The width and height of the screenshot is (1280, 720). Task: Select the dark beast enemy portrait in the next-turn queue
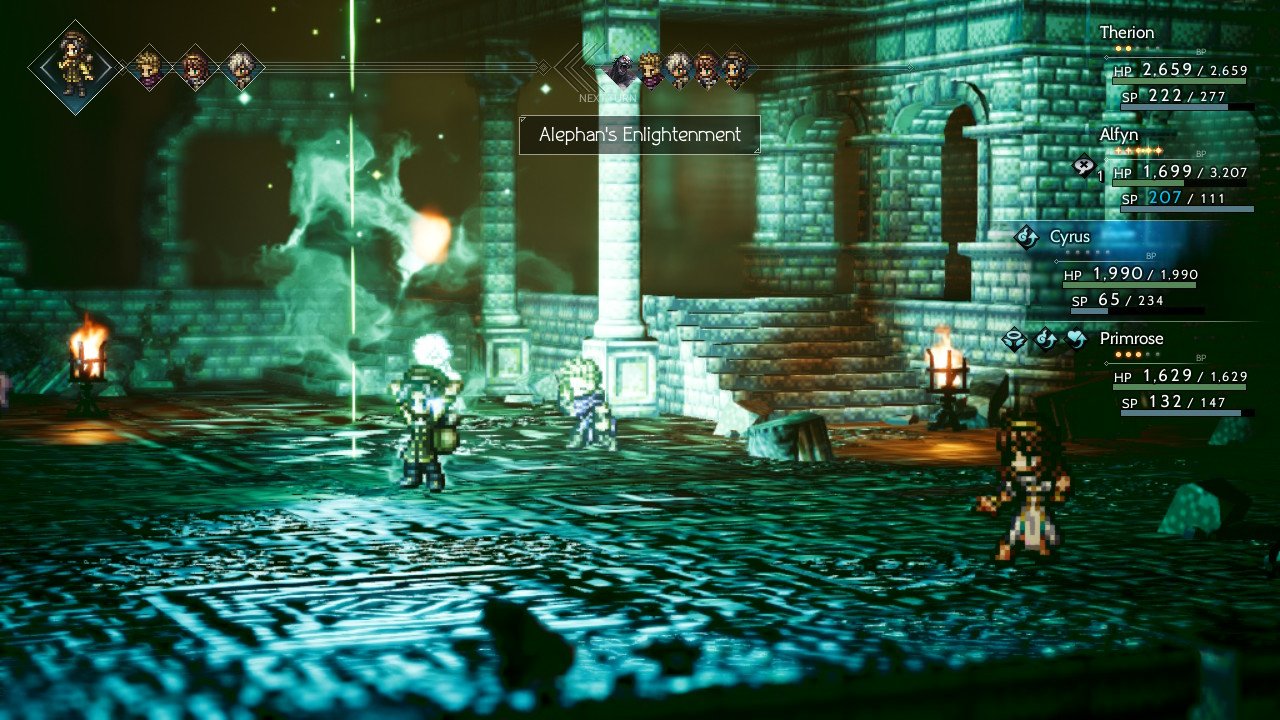pos(621,69)
